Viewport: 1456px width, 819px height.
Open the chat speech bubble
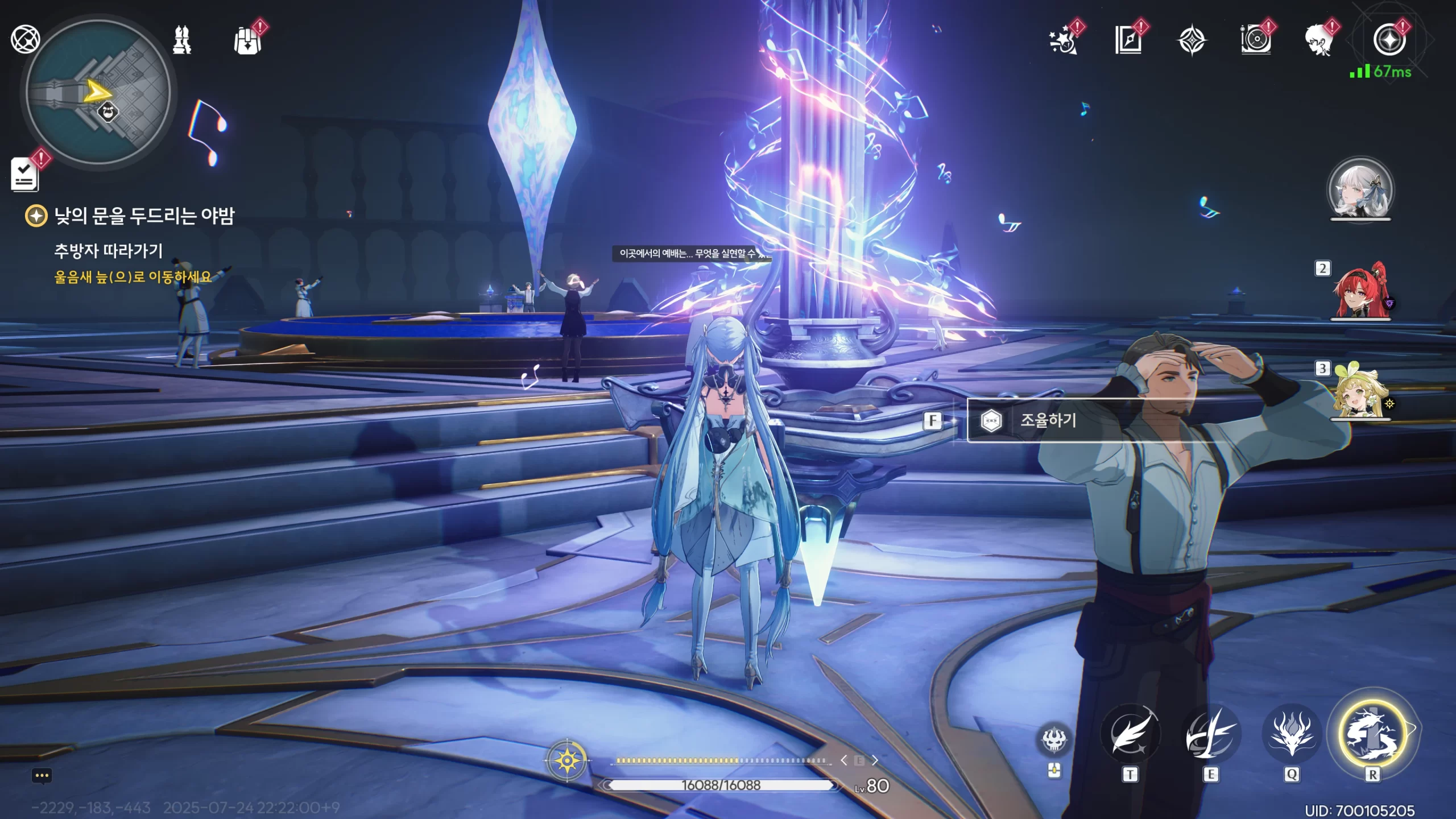tap(42, 776)
